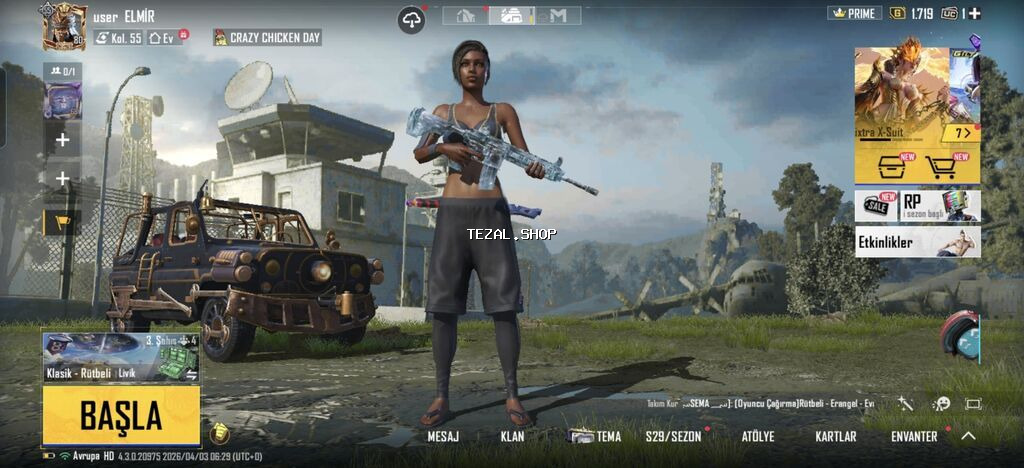Click the cloud download icon
This screenshot has height=468, width=1024.
411,18
